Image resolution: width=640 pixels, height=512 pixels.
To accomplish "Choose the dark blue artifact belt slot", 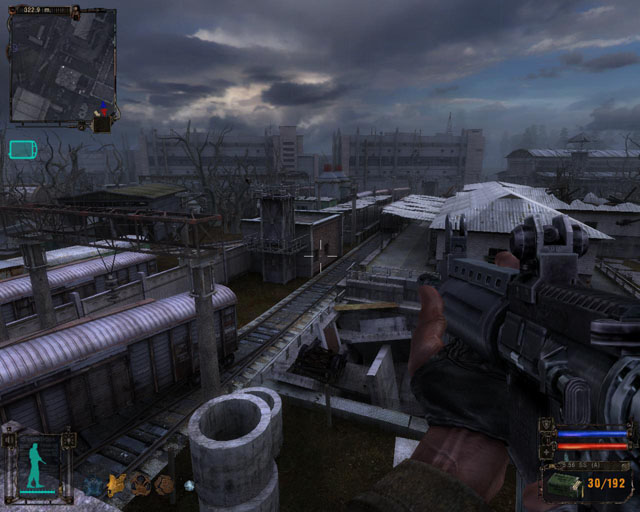I will (x=94, y=485).
